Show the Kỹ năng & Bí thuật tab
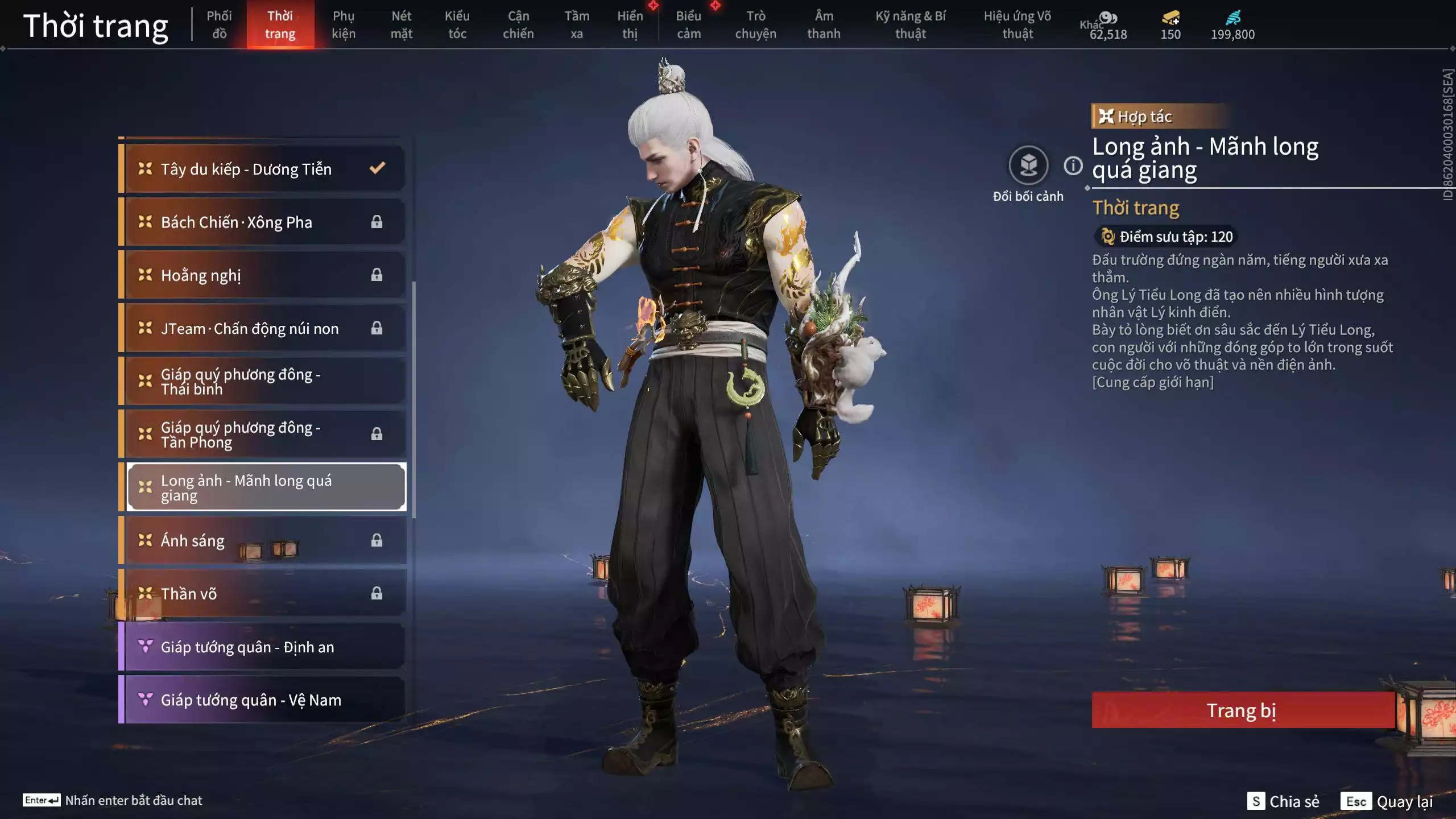Image resolution: width=1456 pixels, height=819 pixels. [x=910, y=25]
